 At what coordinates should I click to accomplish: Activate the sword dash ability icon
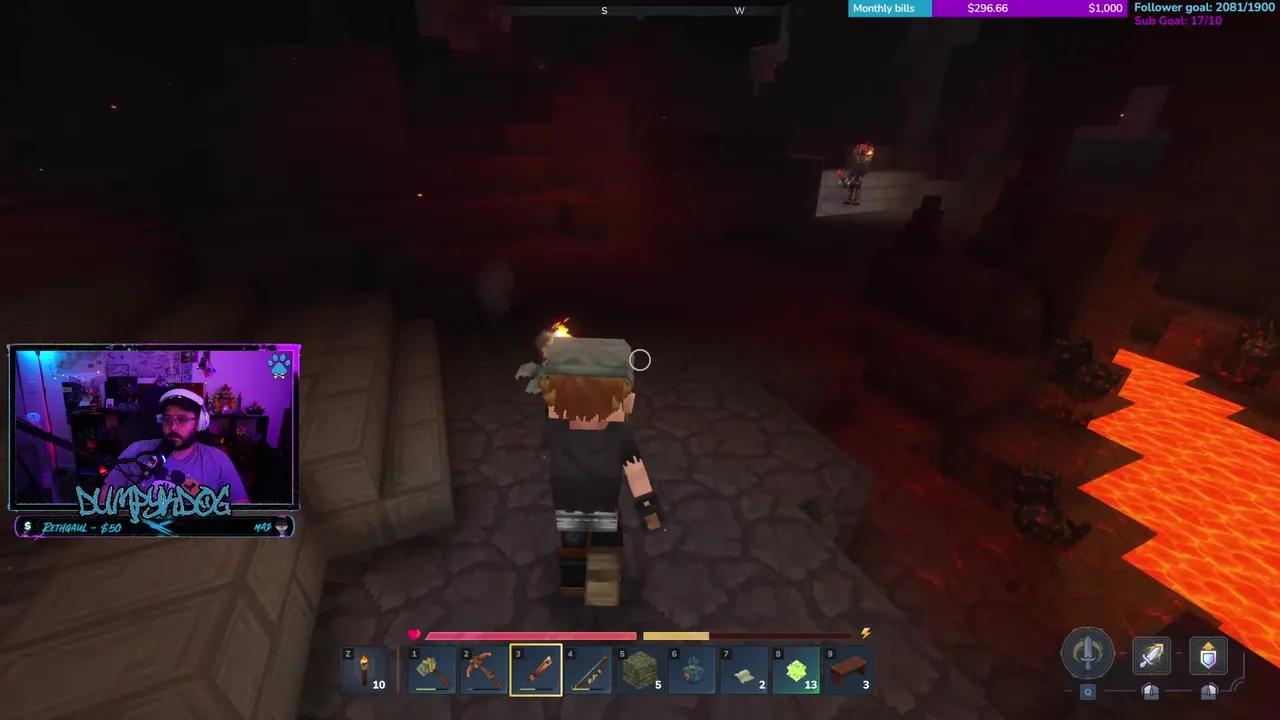pyautogui.click(x=1150, y=655)
